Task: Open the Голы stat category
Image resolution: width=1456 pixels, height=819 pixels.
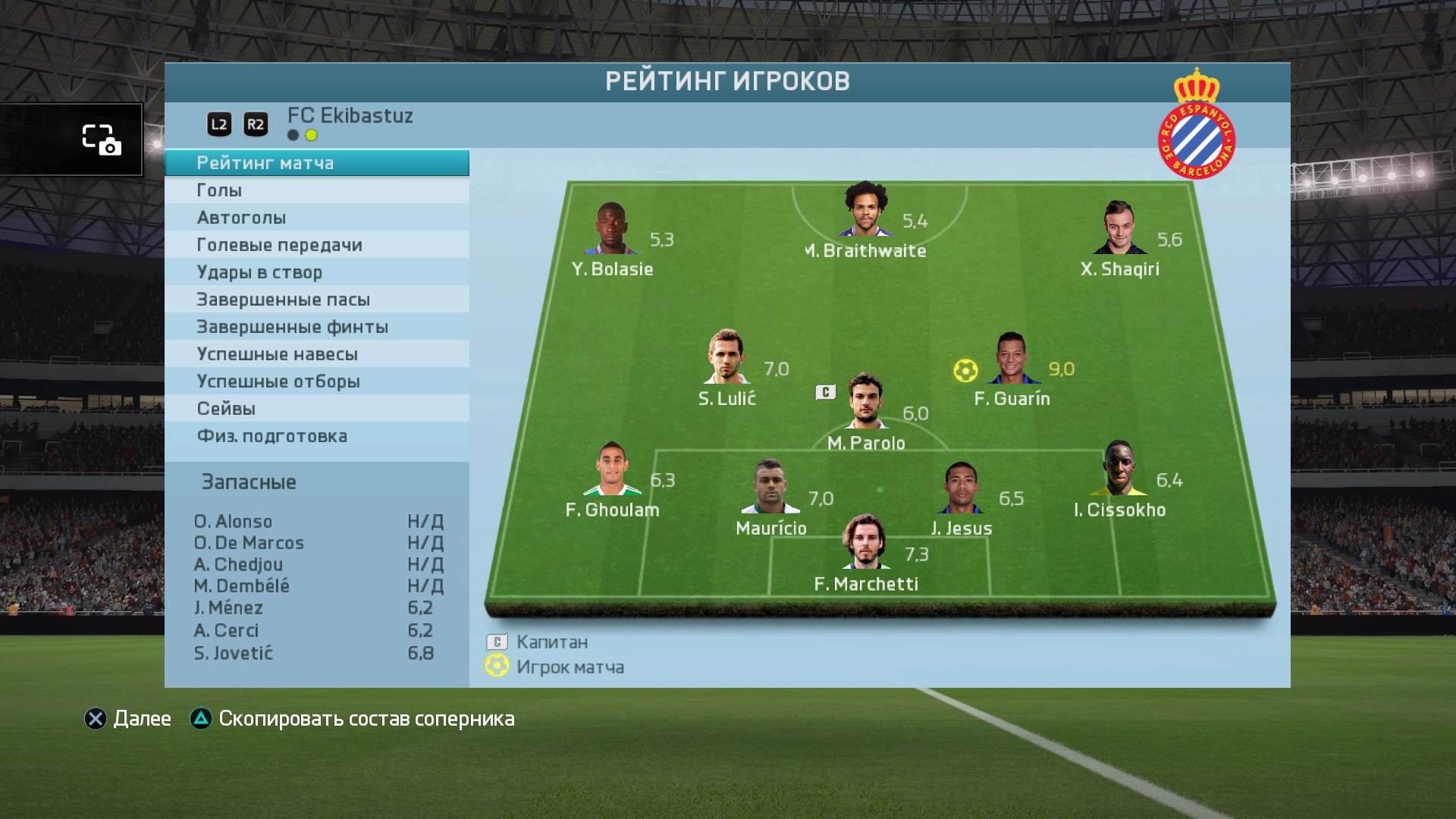Action: [316, 190]
